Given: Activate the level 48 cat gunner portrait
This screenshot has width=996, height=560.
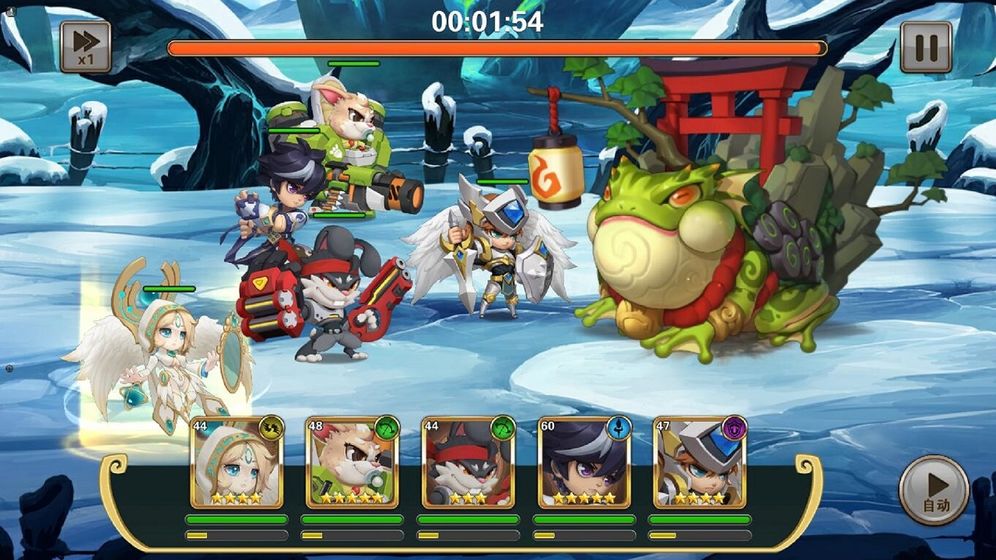Looking at the screenshot, I should [x=352, y=463].
